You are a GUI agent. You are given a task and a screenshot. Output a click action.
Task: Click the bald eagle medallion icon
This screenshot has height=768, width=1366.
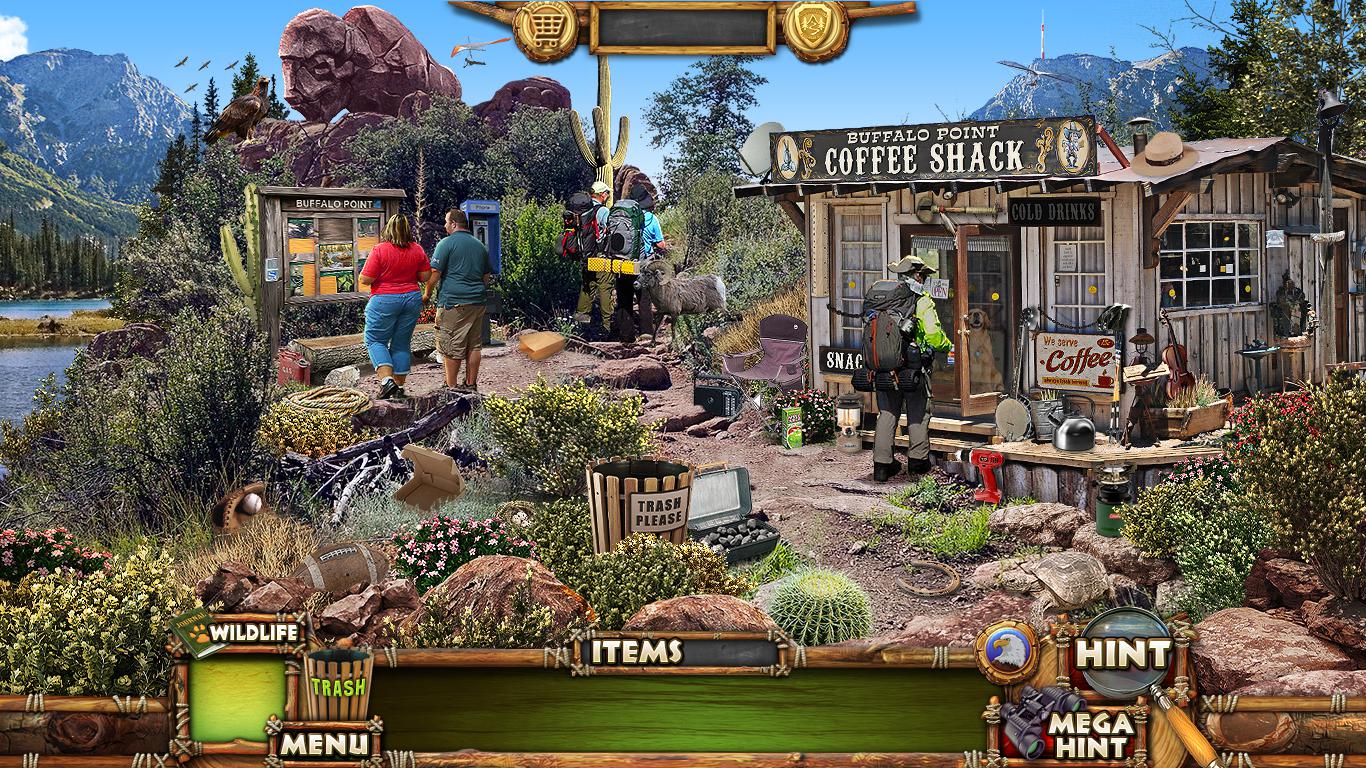pyautogui.click(x=1007, y=652)
